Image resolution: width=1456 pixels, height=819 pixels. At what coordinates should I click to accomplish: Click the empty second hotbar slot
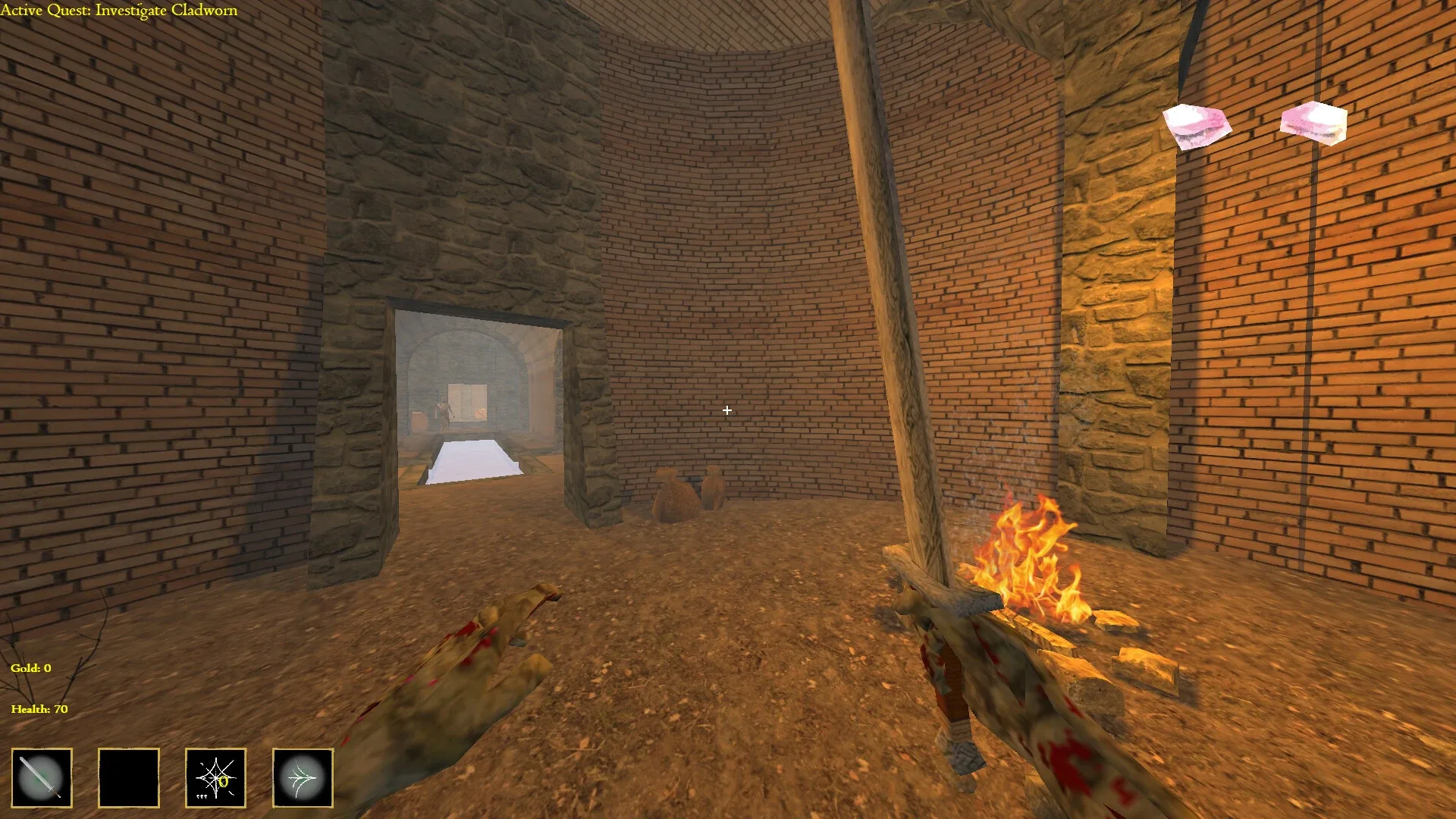click(128, 778)
